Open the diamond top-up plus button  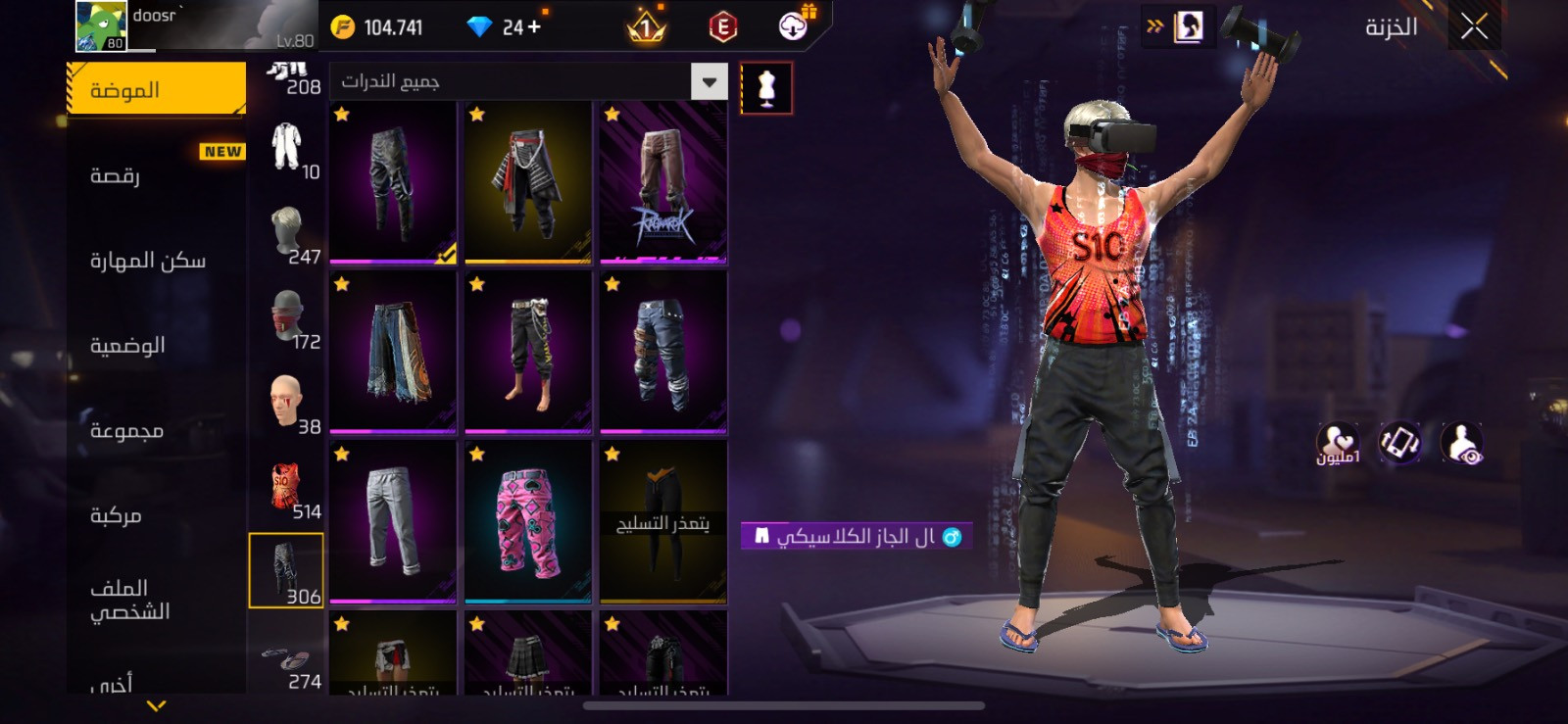pos(534,27)
